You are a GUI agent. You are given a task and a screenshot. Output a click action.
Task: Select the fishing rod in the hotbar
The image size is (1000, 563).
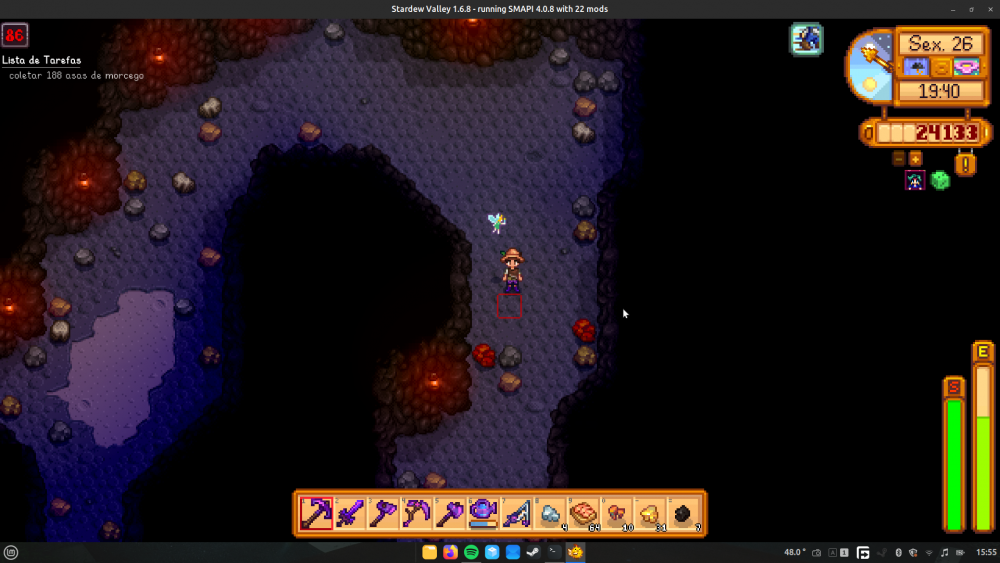516,513
